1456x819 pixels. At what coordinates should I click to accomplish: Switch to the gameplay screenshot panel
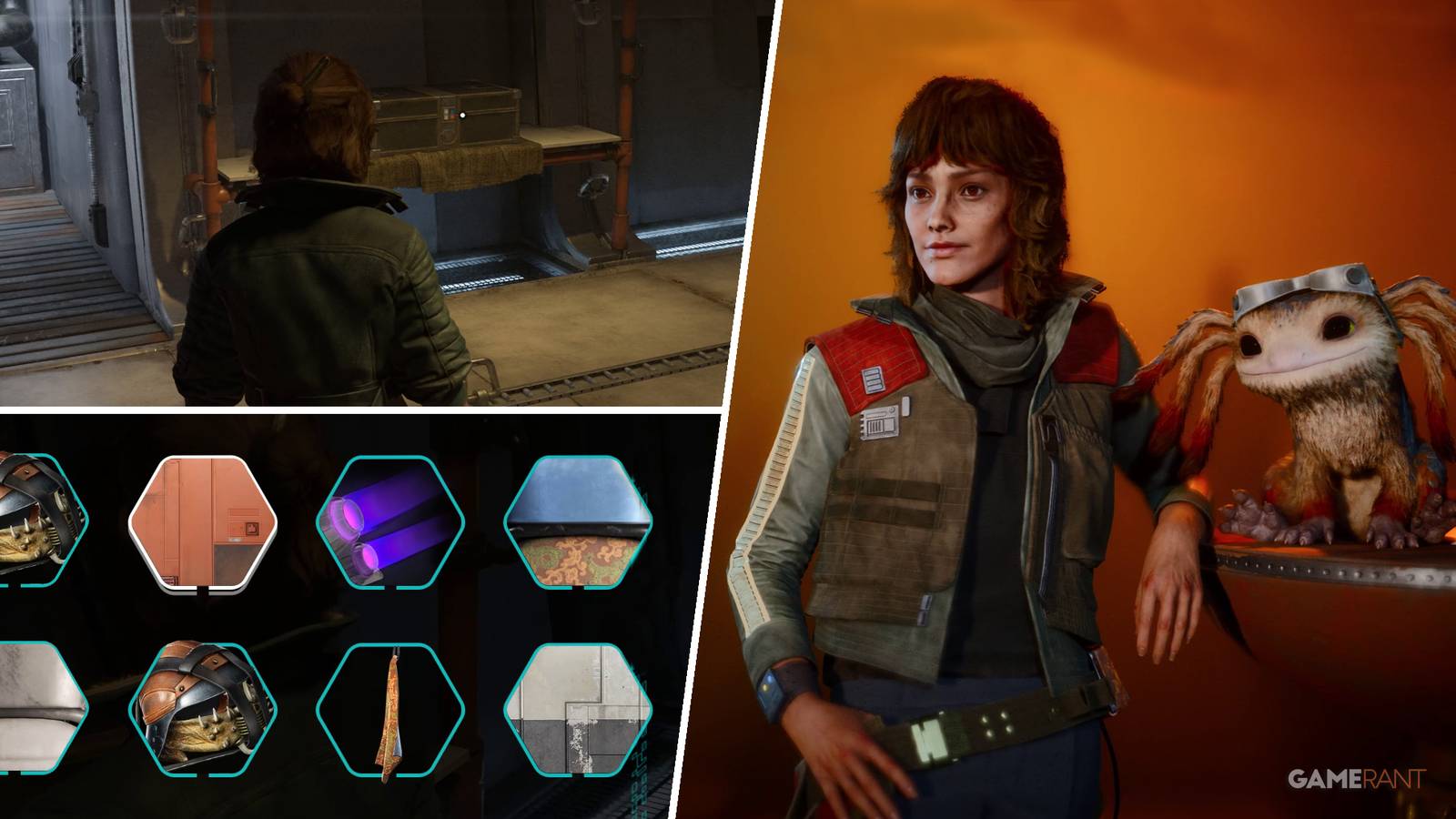[x=364, y=200]
